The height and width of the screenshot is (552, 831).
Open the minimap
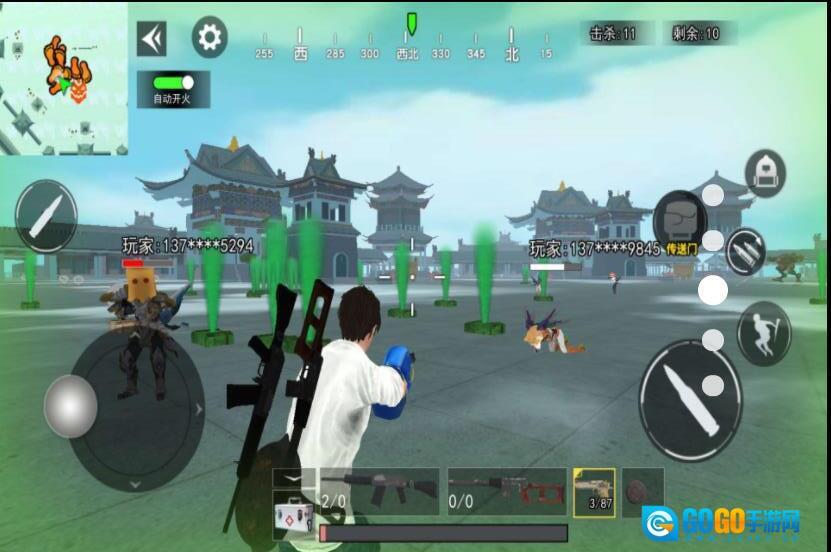pyautogui.click(x=64, y=78)
